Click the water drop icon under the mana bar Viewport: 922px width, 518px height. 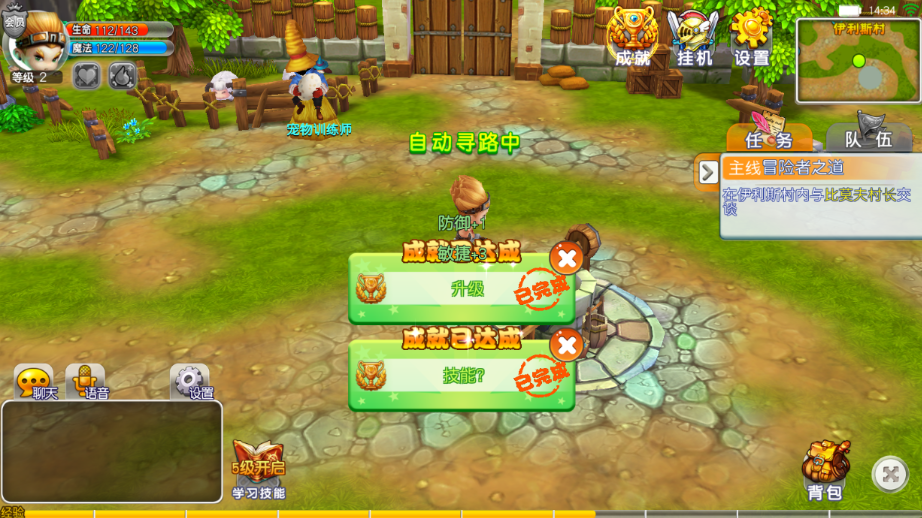tap(122, 75)
